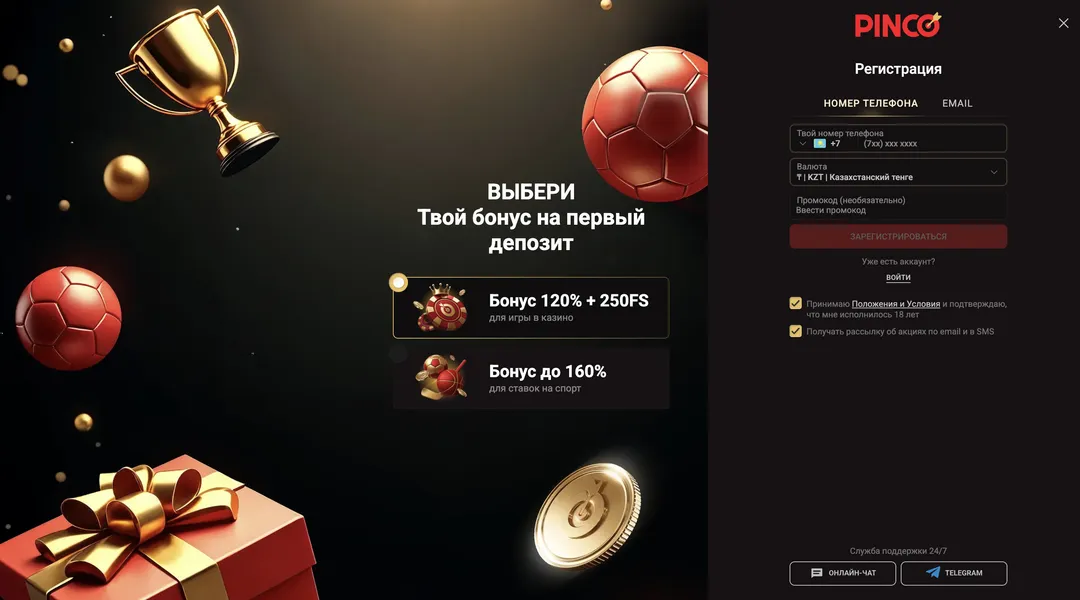The image size is (1080, 600).
Task: Open the country code dropdown
Action: pos(811,143)
